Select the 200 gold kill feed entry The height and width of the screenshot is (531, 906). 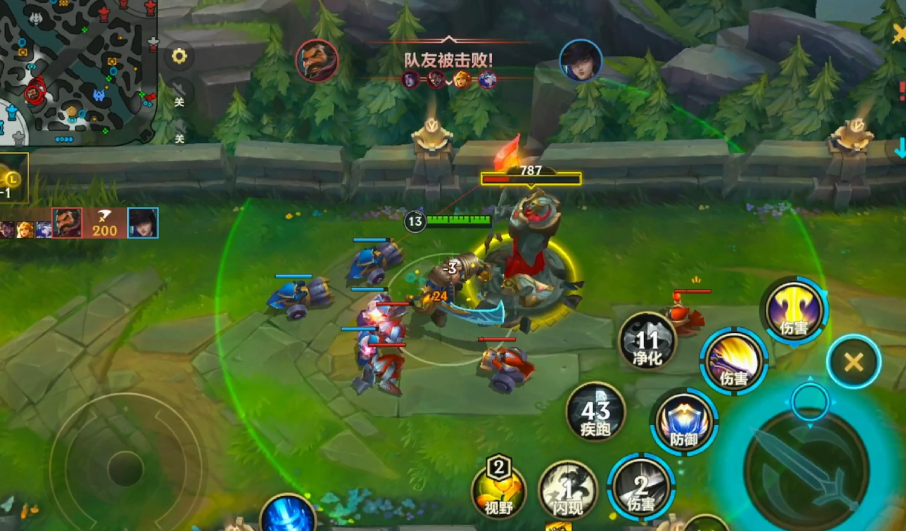click(104, 224)
